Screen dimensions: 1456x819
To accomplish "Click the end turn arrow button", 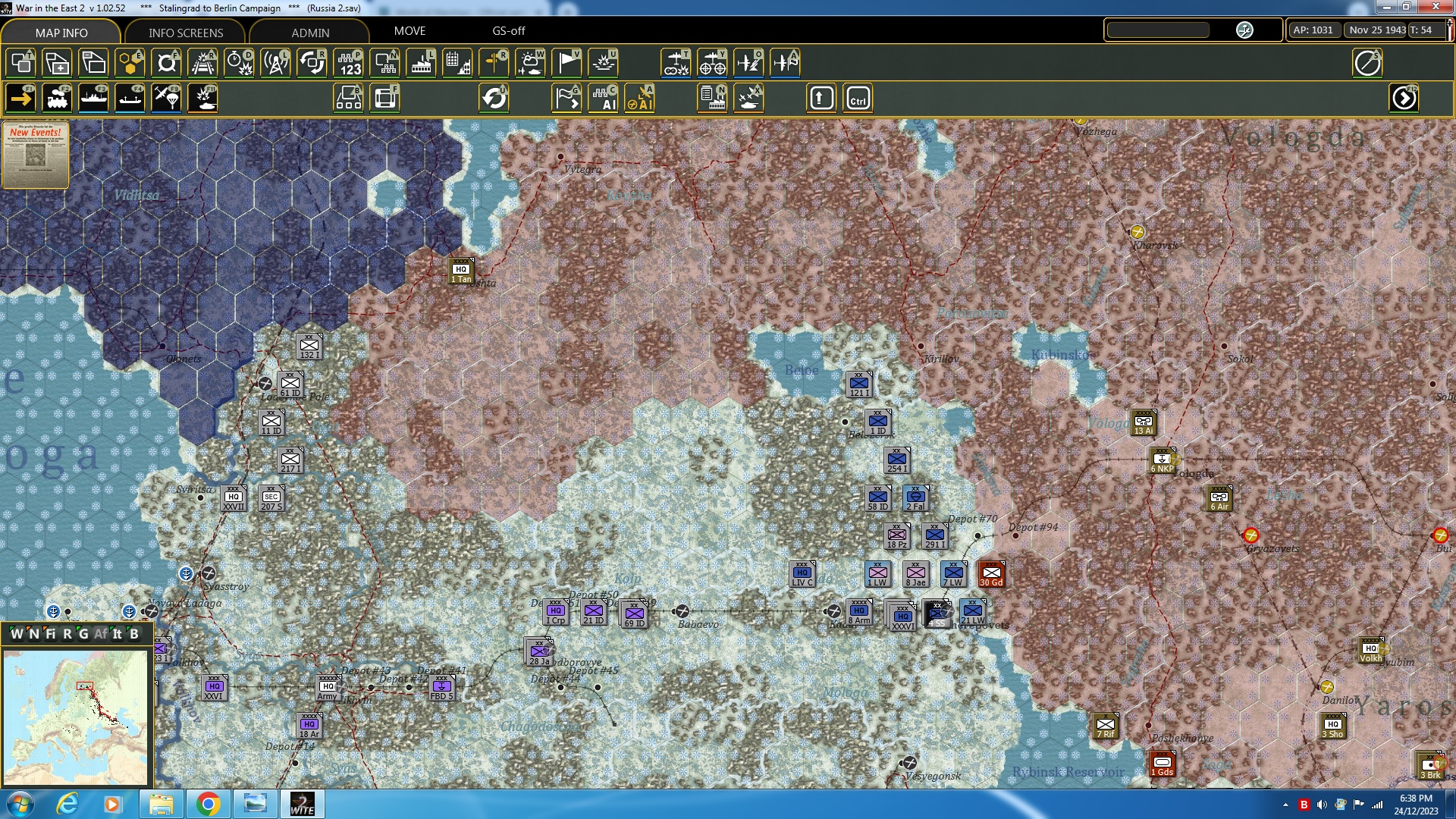I will (1404, 98).
